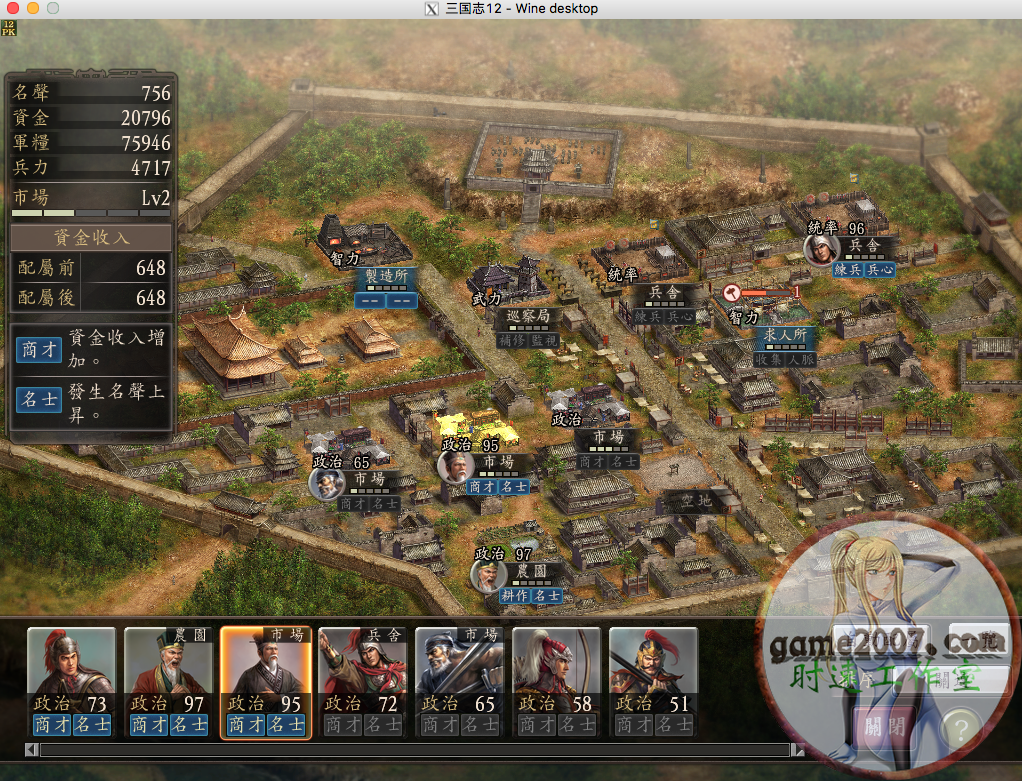The height and width of the screenshot is (781, 1022).
Task: Pick the 兵舍 officer card with 政治 72
Action: 362,682
